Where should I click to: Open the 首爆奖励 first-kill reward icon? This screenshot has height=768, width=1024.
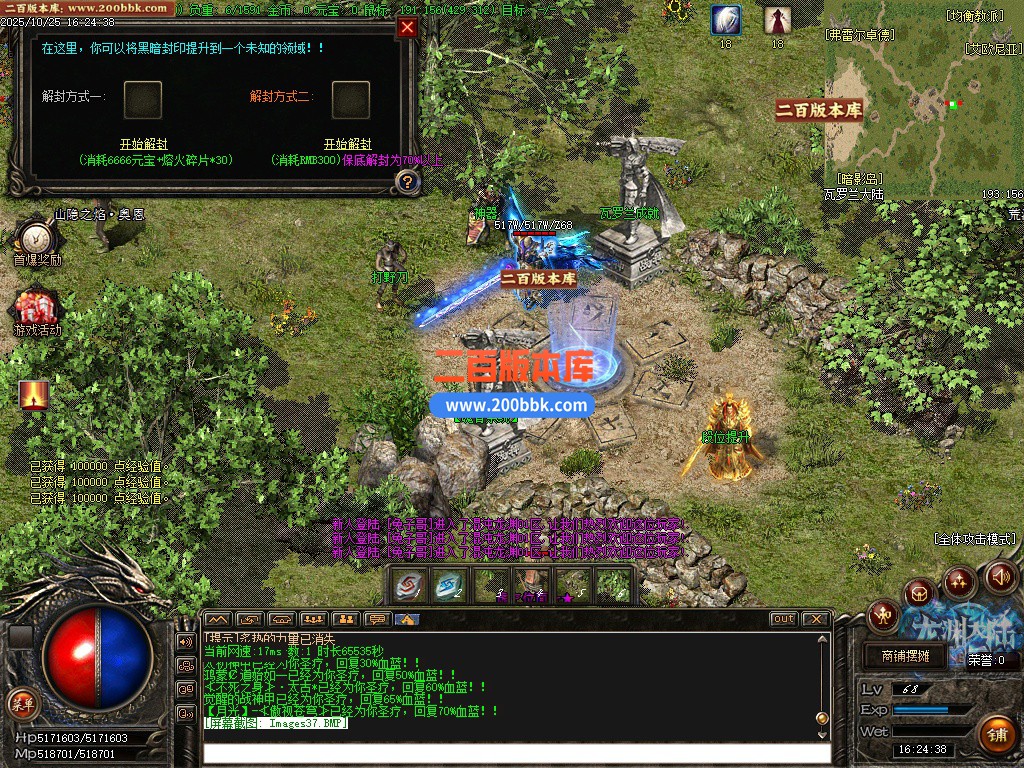36,240
